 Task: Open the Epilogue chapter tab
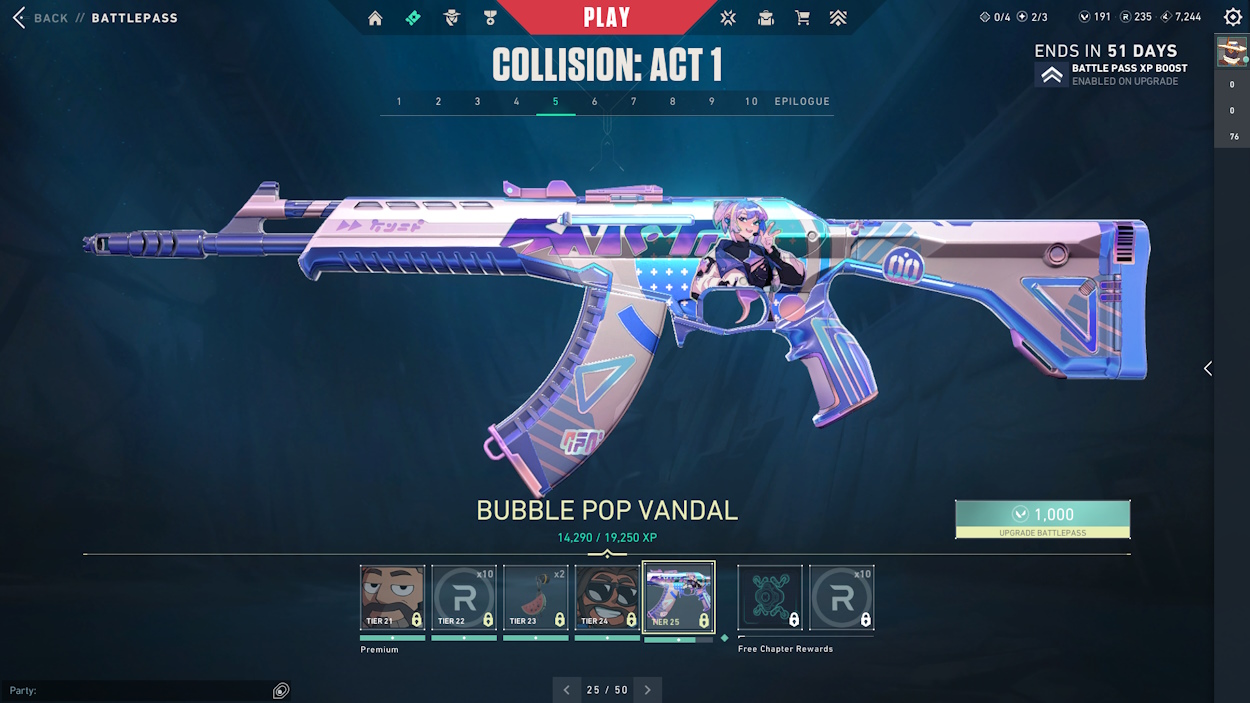pos(802,102)
